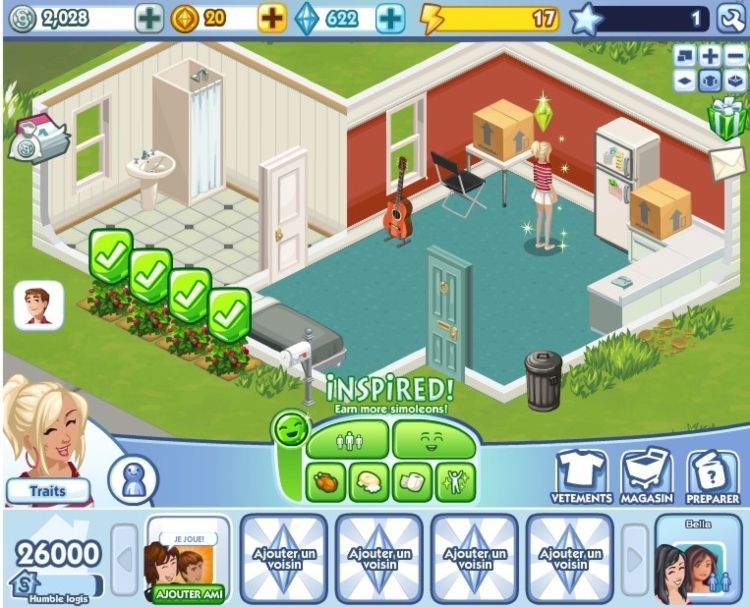Select the roast chicken hunger need
Screen dimensions: 750x608
[327, 483]
